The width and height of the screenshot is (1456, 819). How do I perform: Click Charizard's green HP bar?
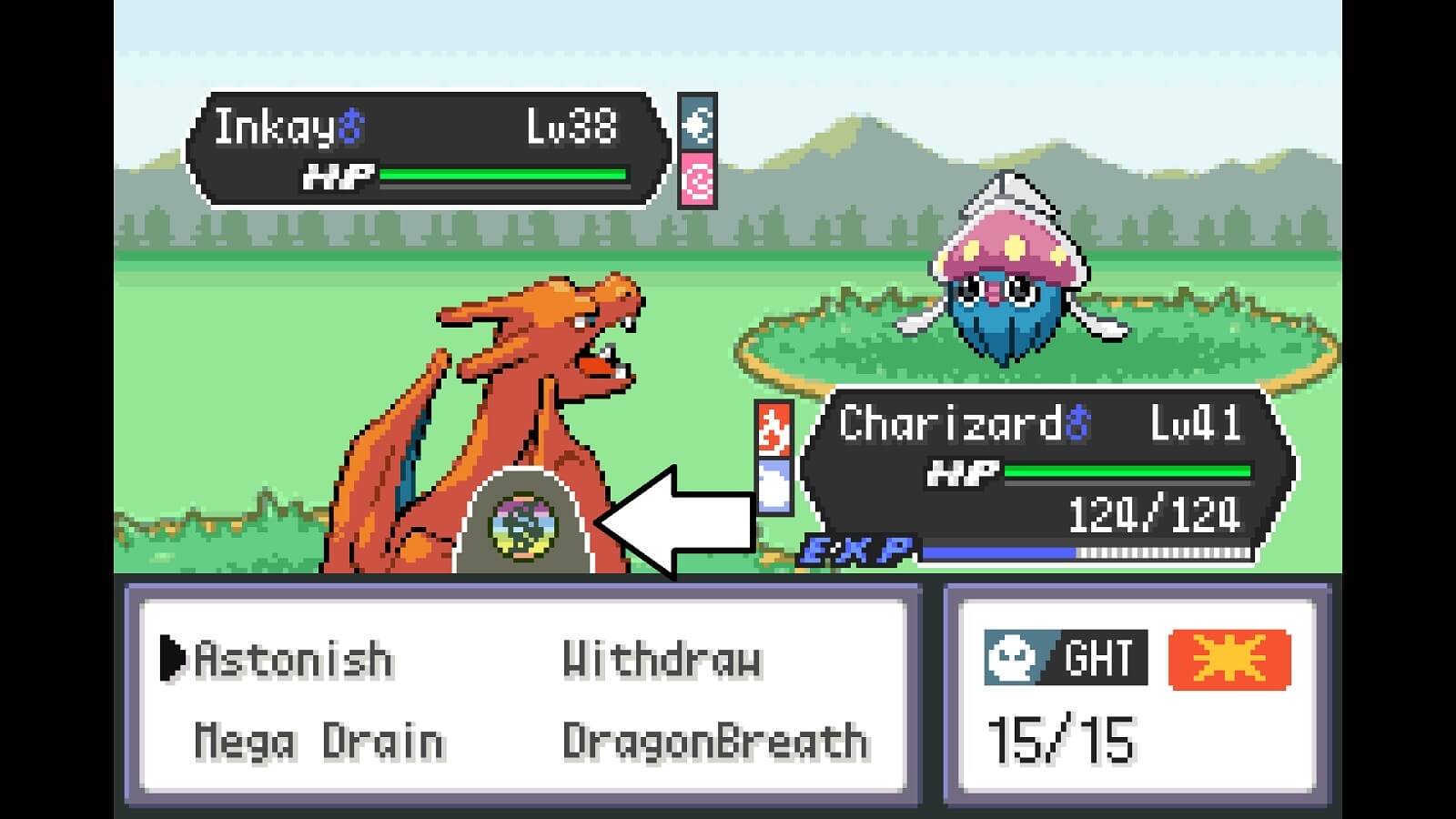point(1128,471)
